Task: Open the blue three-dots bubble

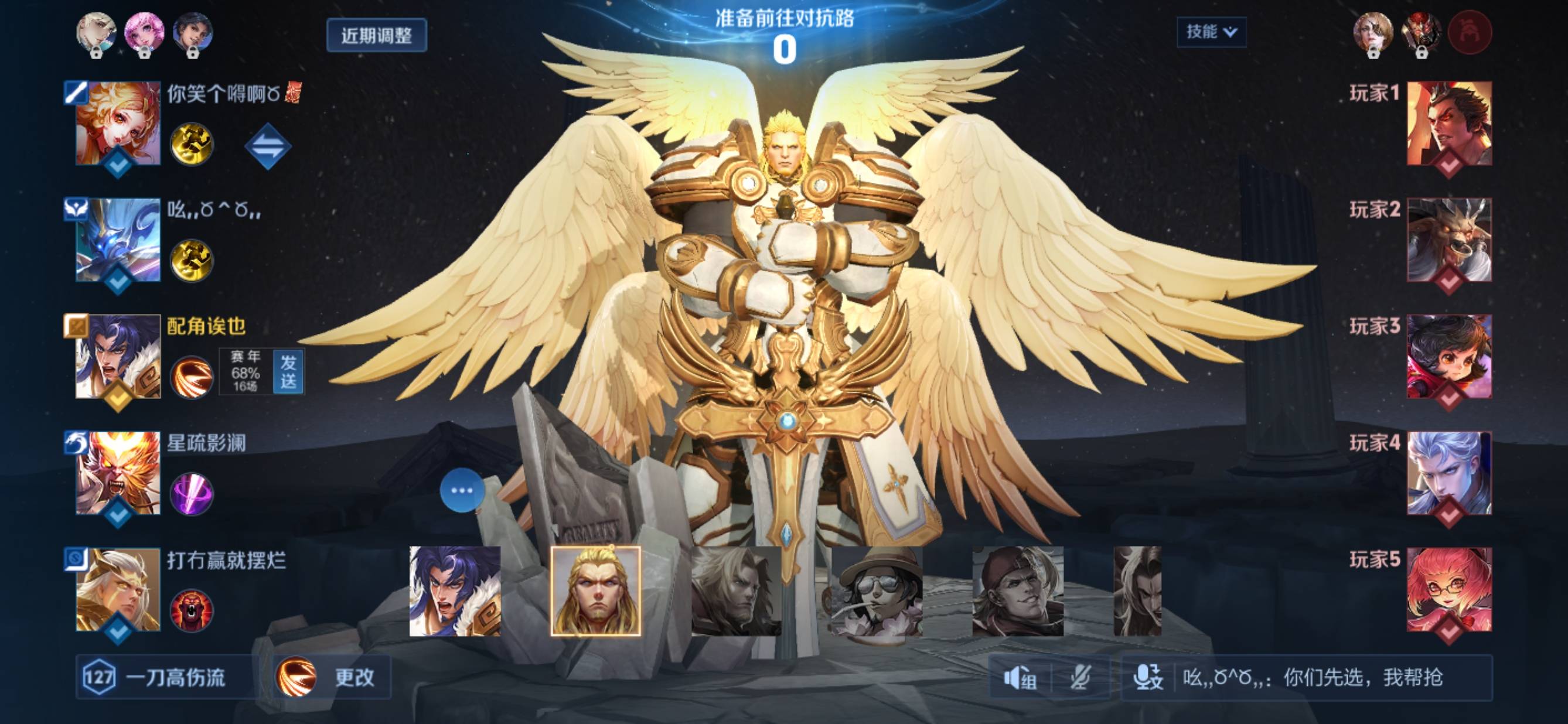Action: tap(461, 490)
